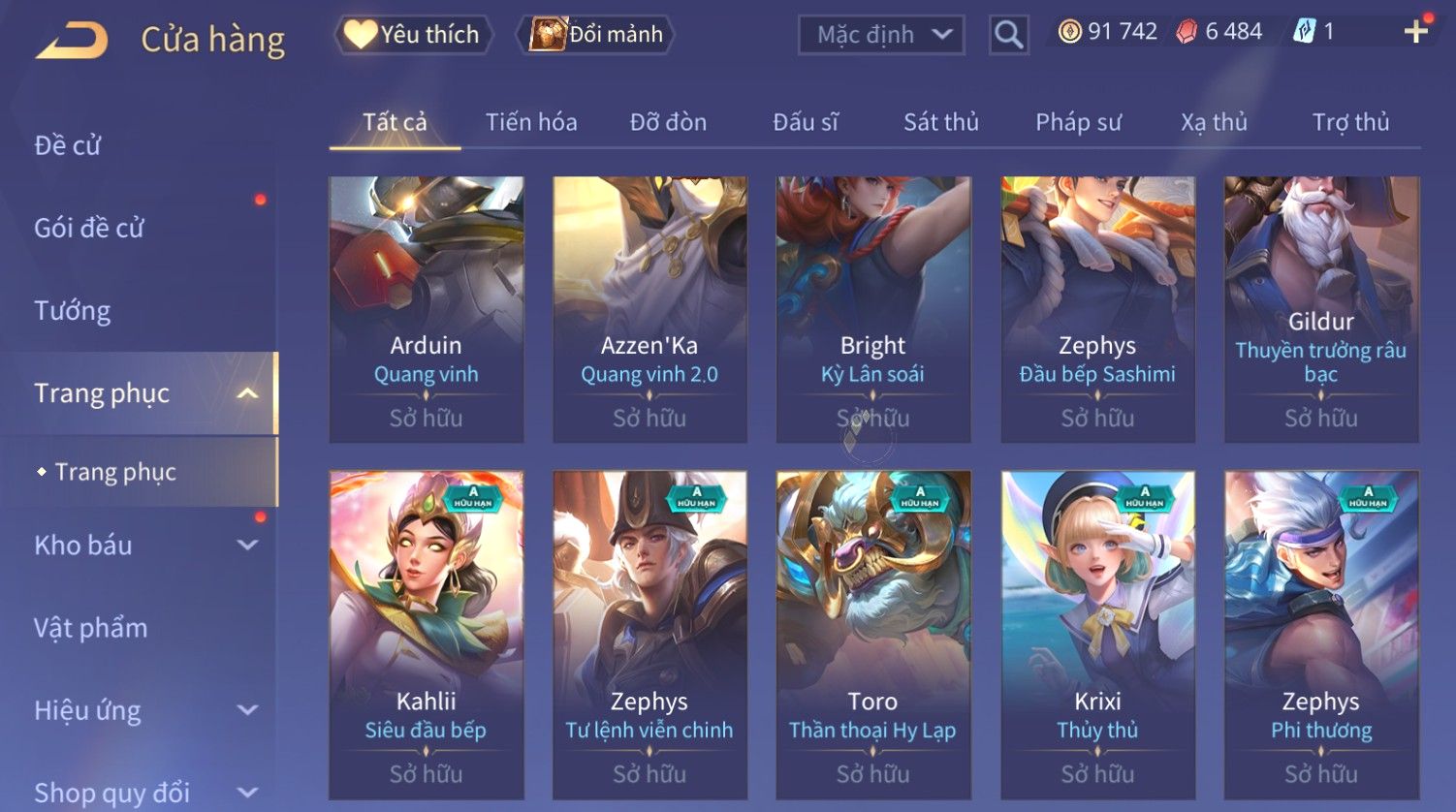Pick the Toro Thần thoại Hy Lạp card

click(x=873, y=635)
